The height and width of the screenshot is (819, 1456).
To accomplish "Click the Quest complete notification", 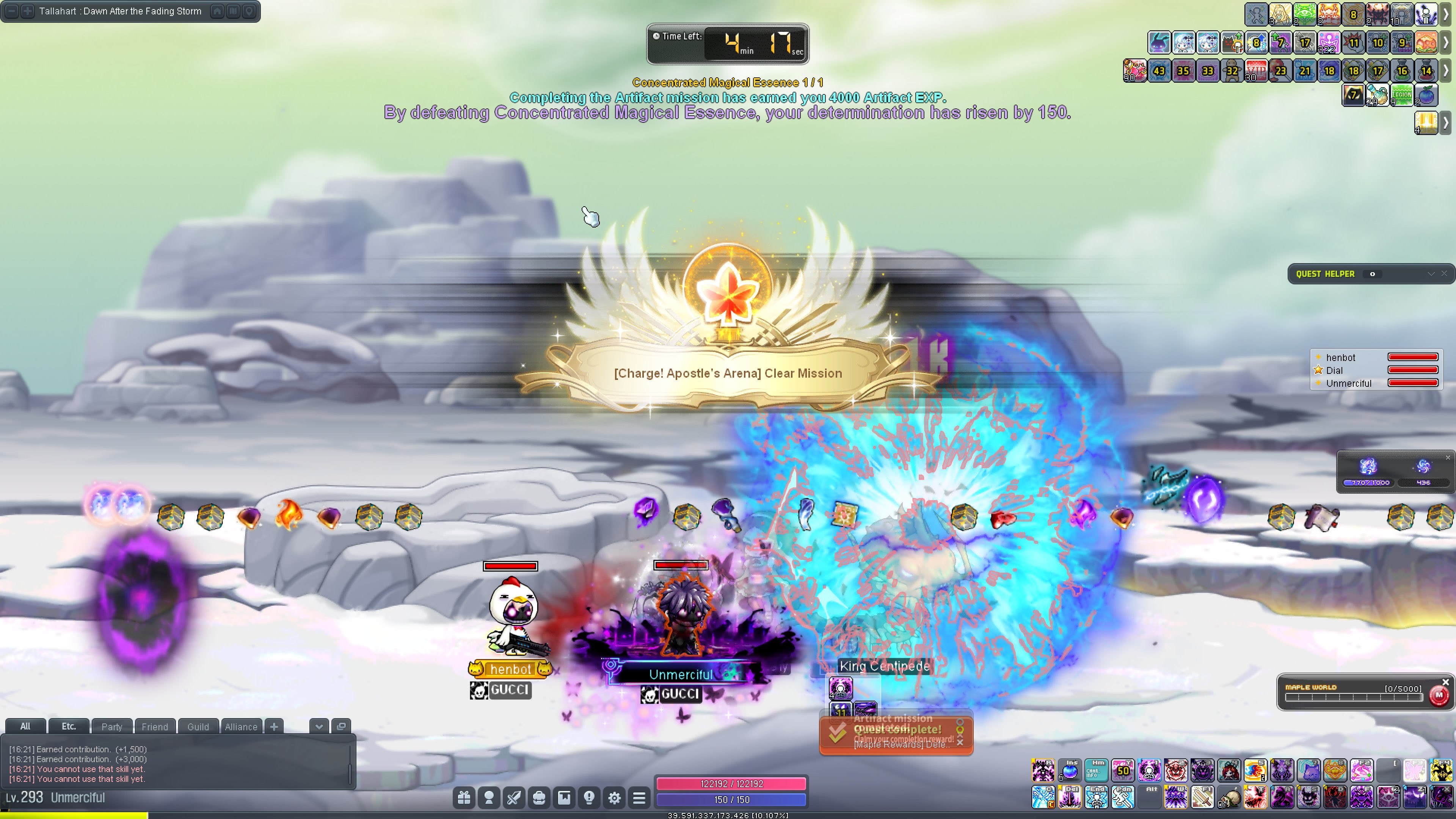I will click(x=896, y=734).
